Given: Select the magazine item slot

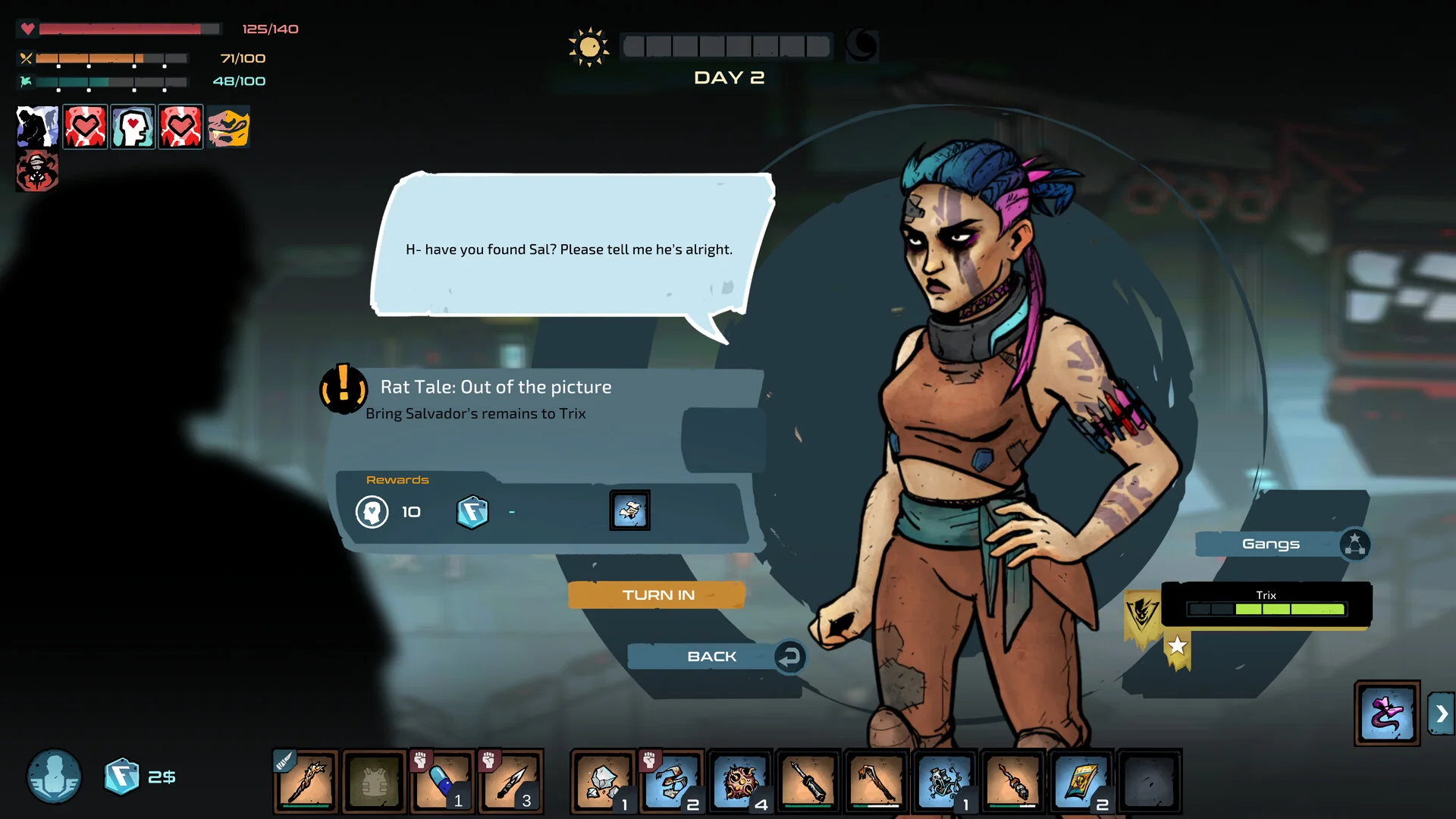Looking at the screenshot, I should 1081,781.
